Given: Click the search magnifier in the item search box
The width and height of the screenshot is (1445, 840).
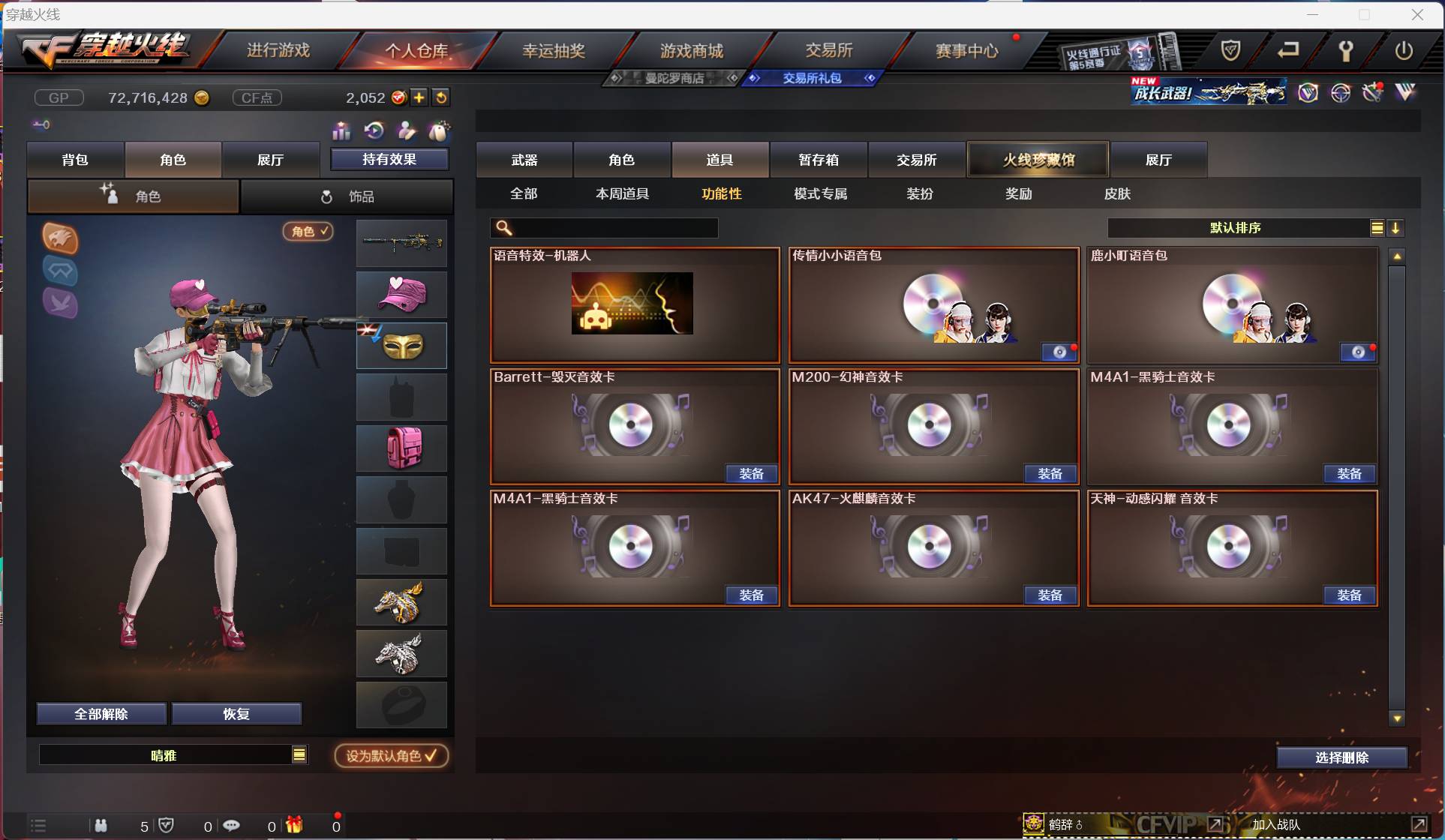Looking at the screenshot, I should tap(504, 227).
